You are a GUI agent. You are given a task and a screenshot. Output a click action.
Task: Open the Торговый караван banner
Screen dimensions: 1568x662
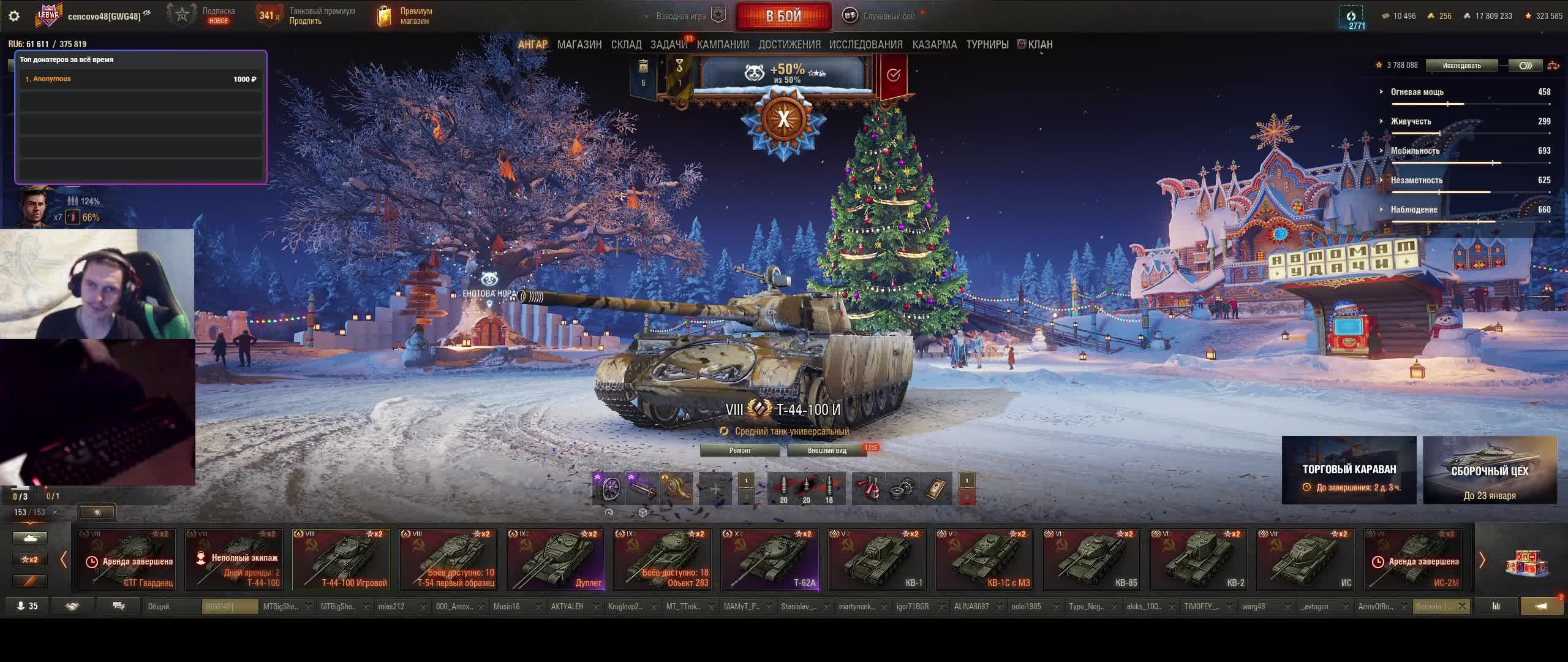1349,470
